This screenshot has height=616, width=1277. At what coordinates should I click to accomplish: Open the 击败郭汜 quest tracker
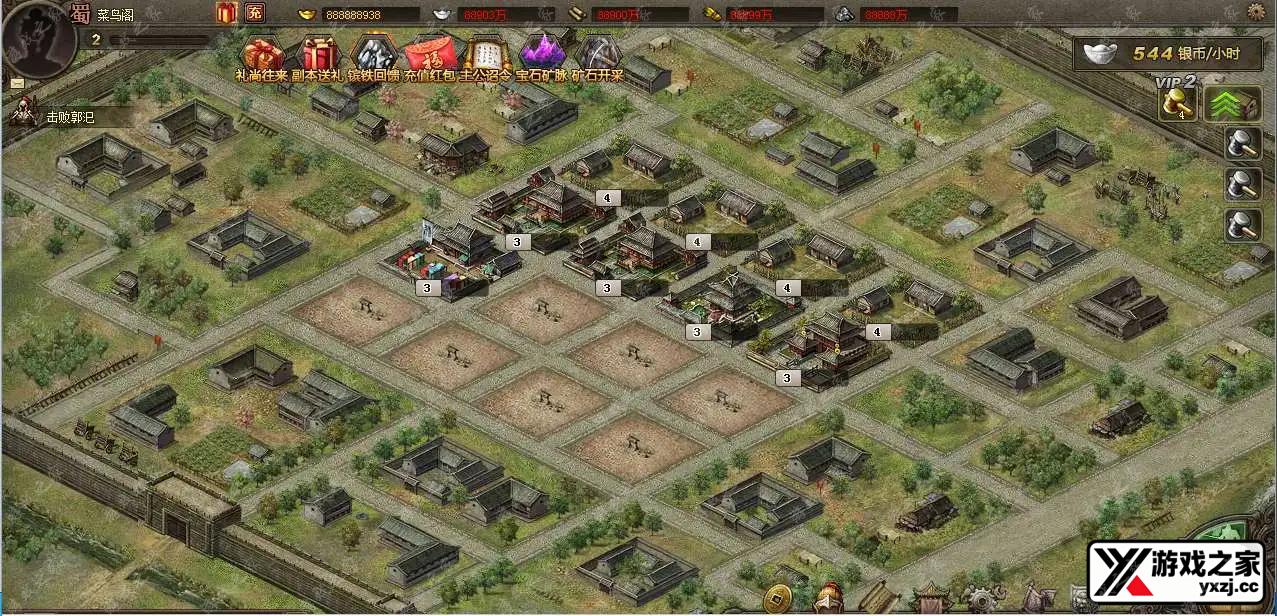tap(68, 117)
